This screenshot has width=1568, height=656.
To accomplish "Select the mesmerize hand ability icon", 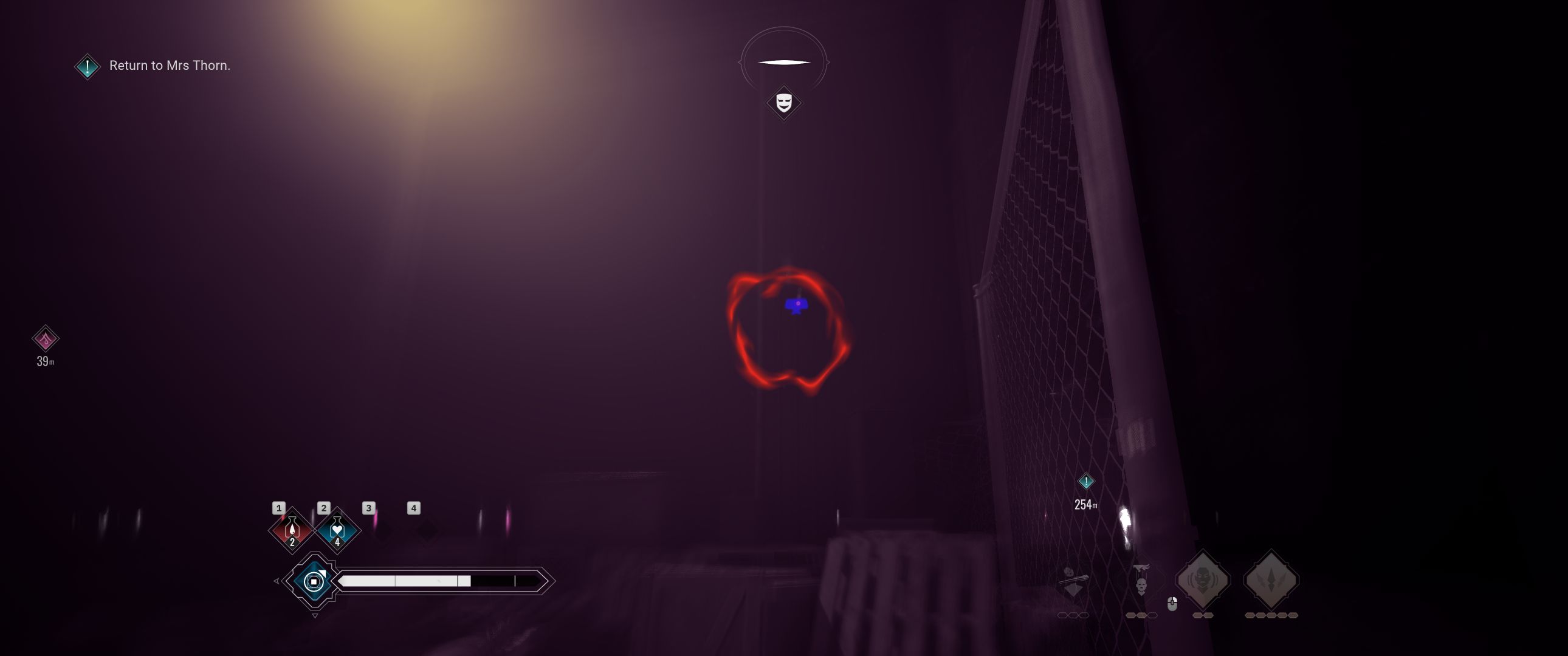I will click(x=1142, y=579).
